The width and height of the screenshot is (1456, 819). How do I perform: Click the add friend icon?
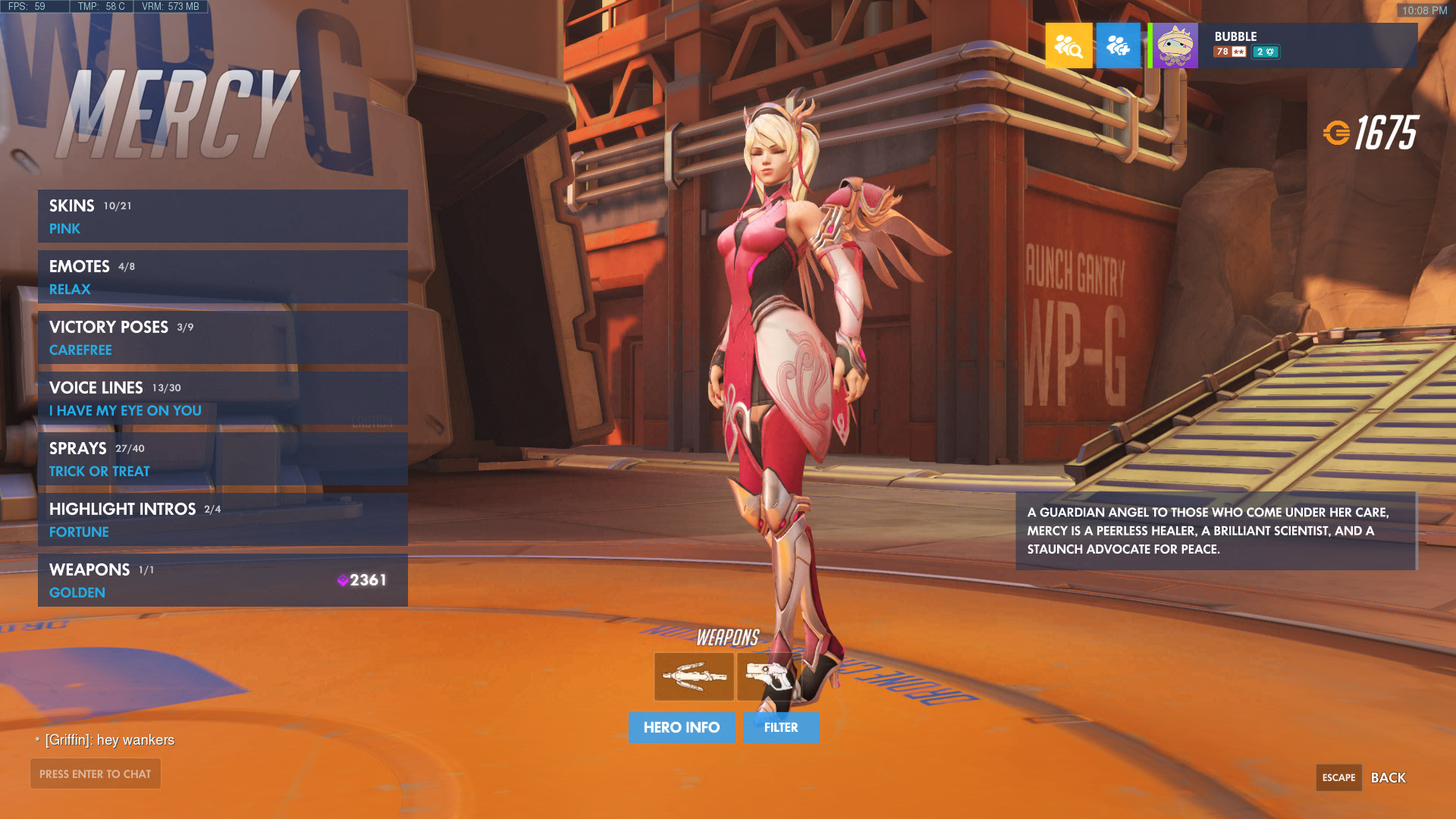(1119, 45)
